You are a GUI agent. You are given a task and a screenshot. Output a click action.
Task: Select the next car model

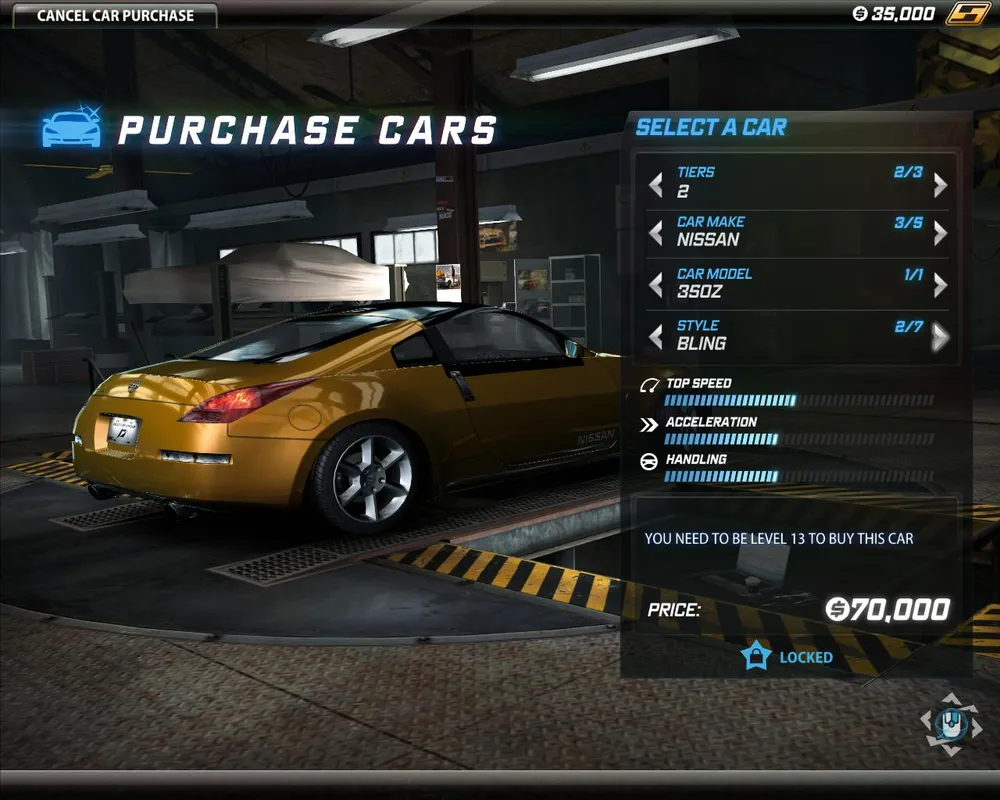pos(940,286)
